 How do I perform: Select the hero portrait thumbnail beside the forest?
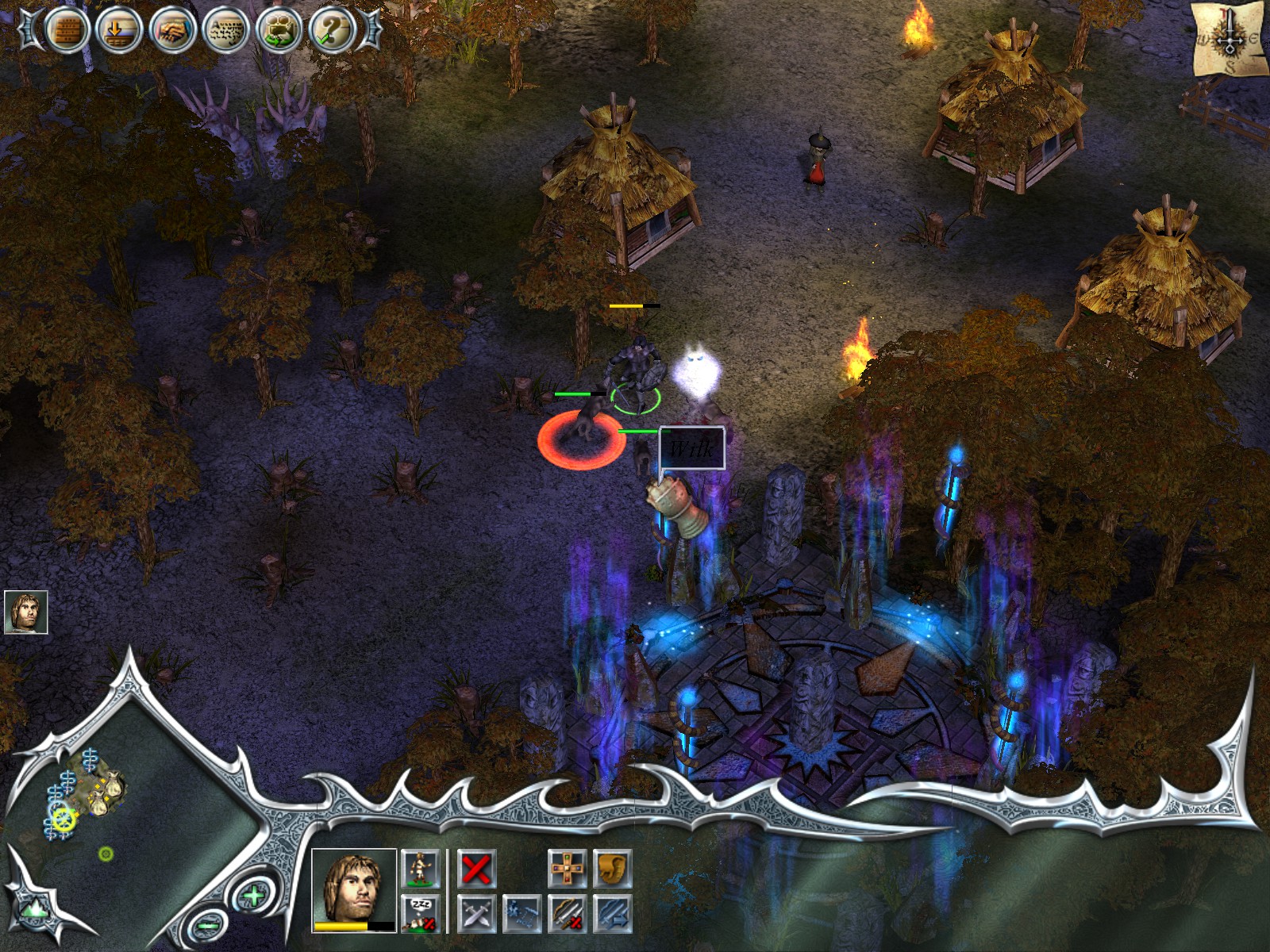(25, 612)
